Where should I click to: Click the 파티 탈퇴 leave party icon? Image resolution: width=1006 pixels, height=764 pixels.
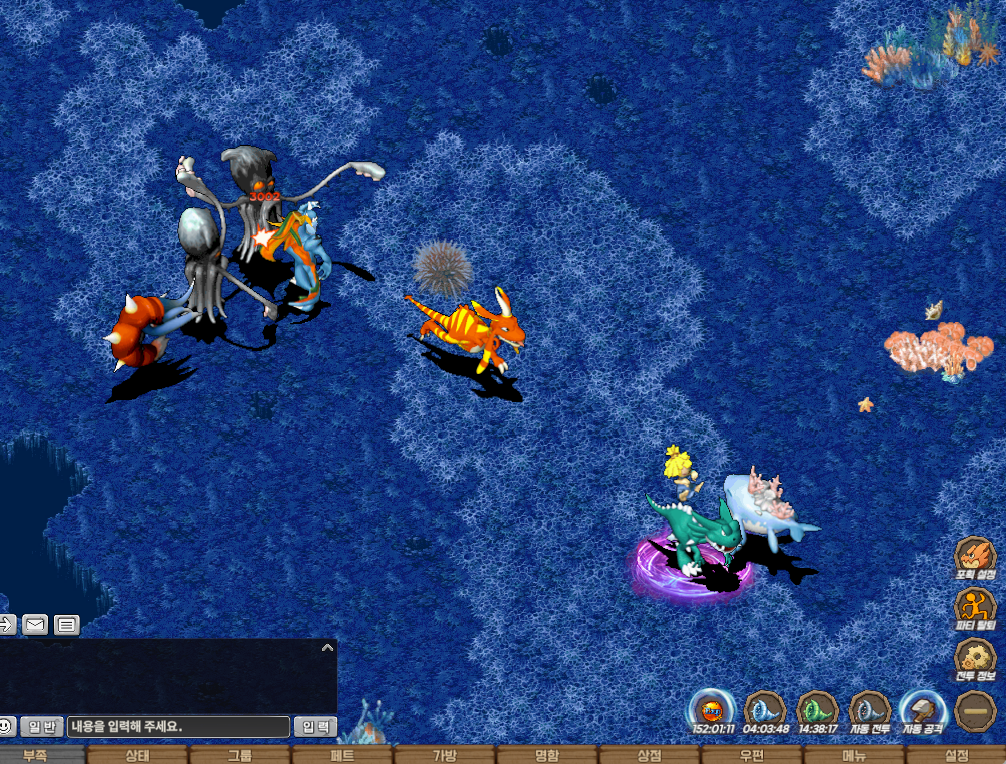point(974,608)
